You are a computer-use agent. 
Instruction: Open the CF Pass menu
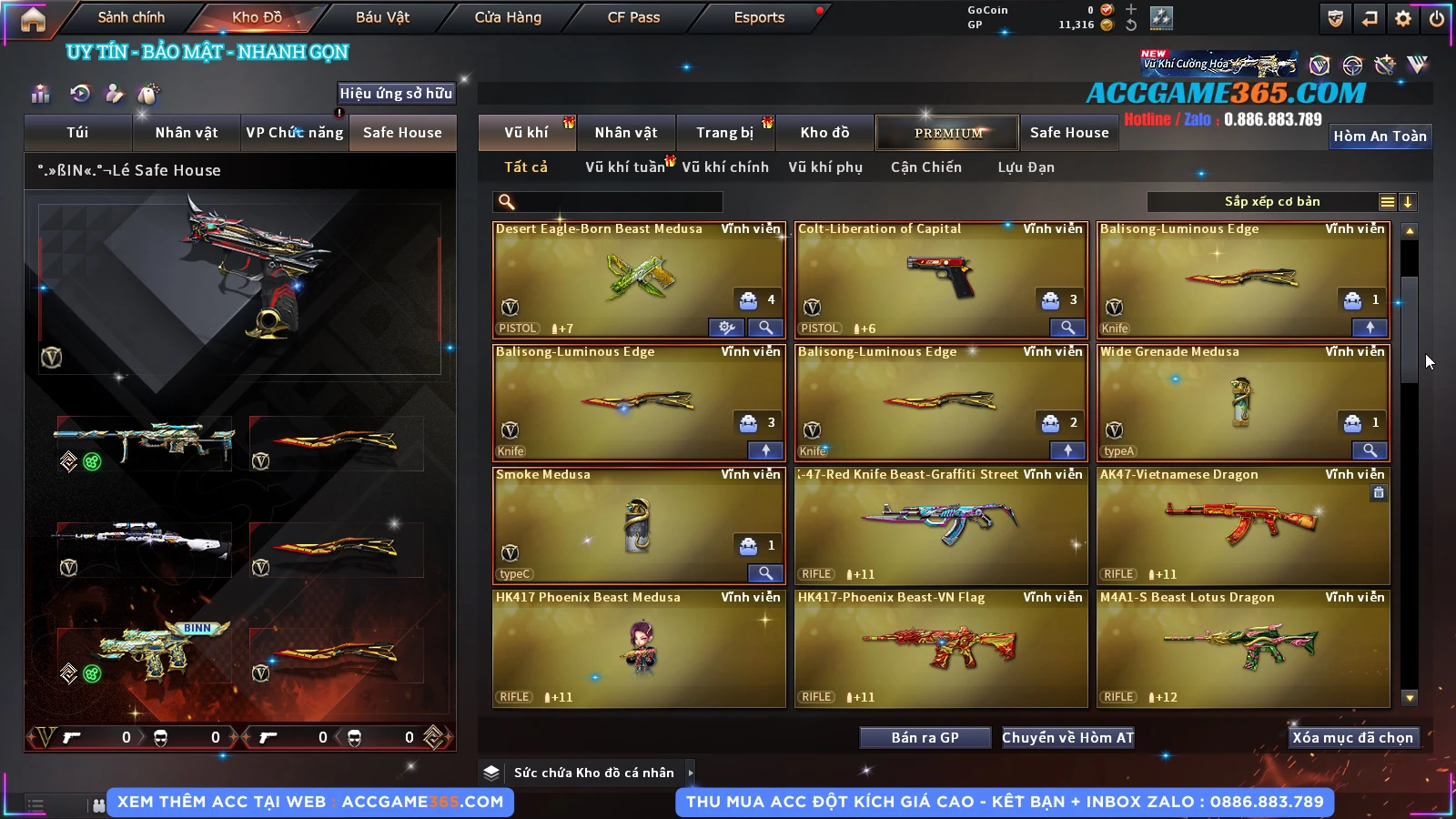pyautogui.click(x=633, y=17)
